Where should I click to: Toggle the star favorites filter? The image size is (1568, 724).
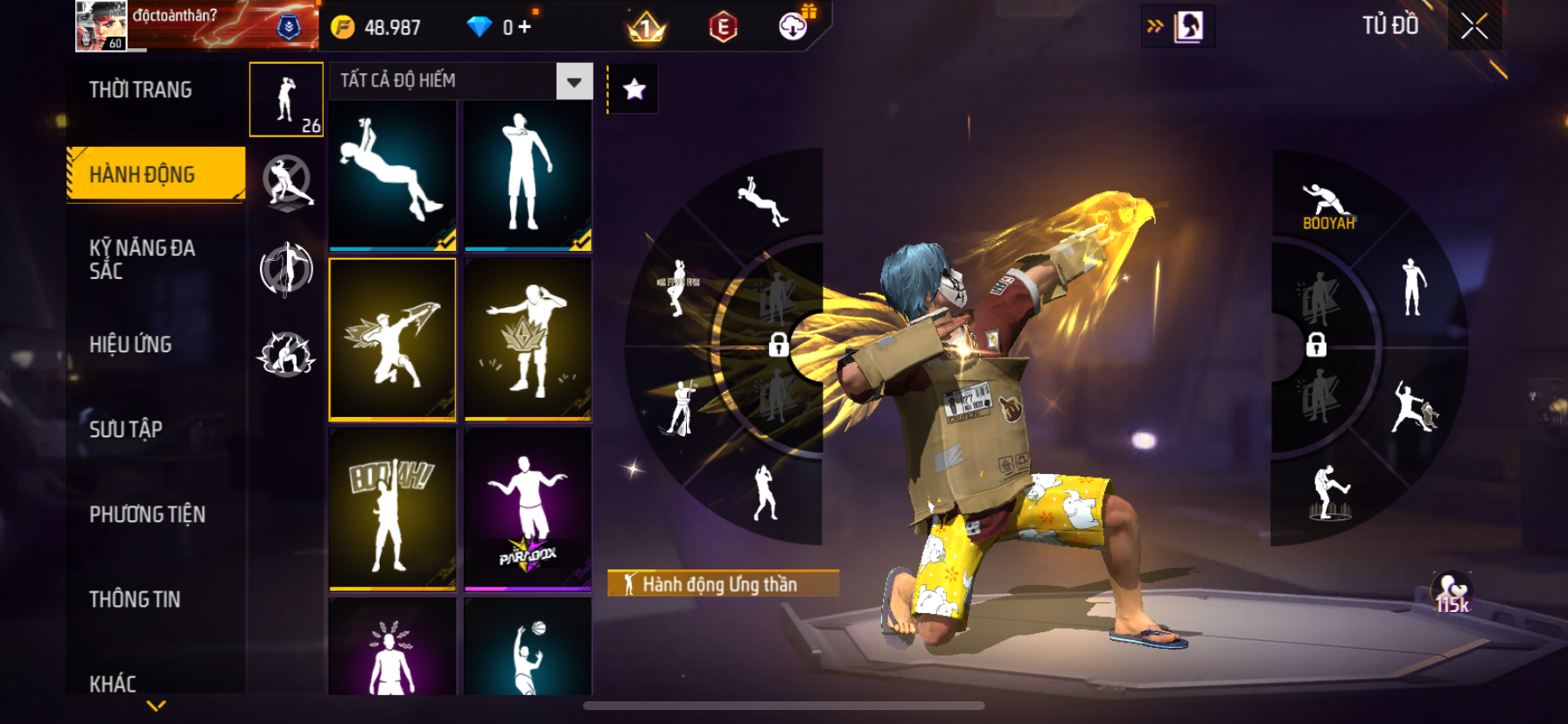tap(634, 89)
